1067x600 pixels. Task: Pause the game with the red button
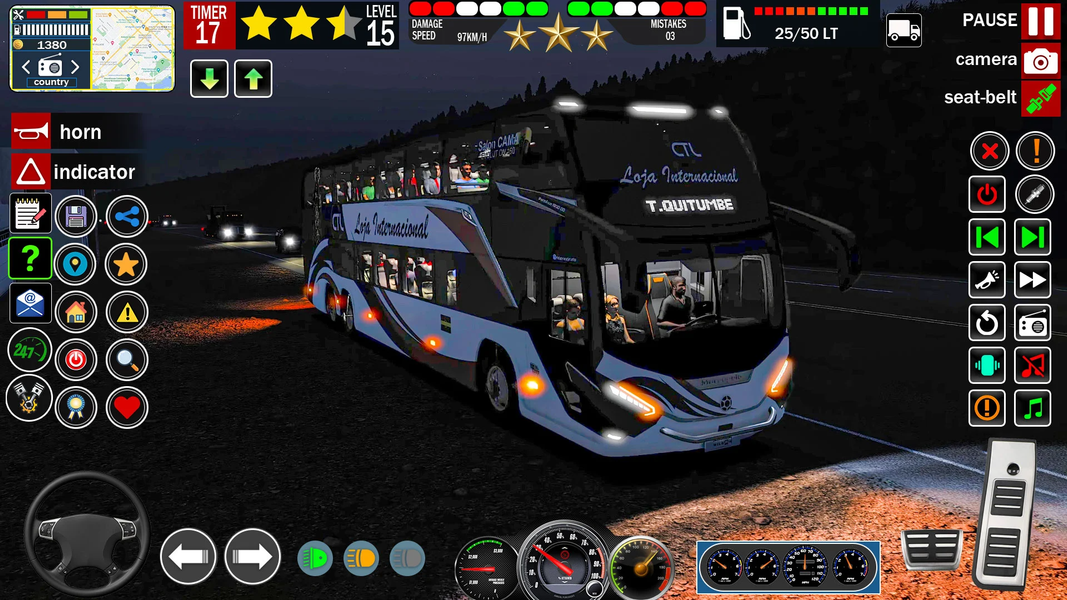[1040, 21]
